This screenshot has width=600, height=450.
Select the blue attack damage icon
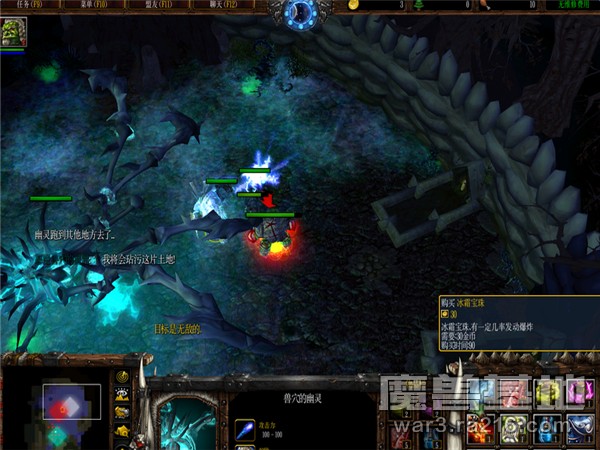(x=245, y=430)
